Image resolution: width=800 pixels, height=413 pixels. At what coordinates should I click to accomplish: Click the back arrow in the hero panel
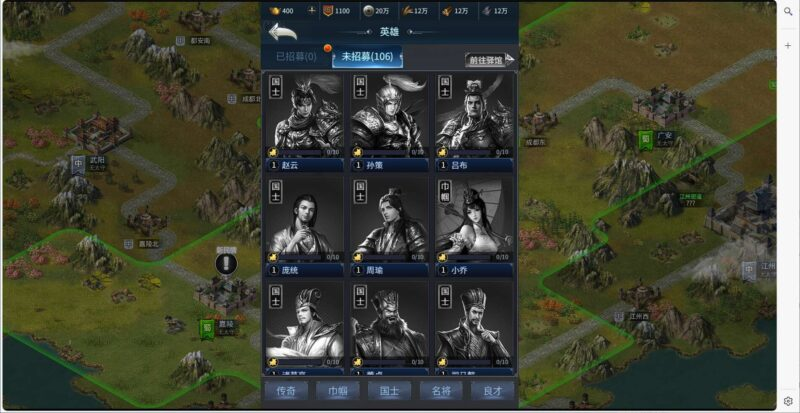click(x=282, y=33)
